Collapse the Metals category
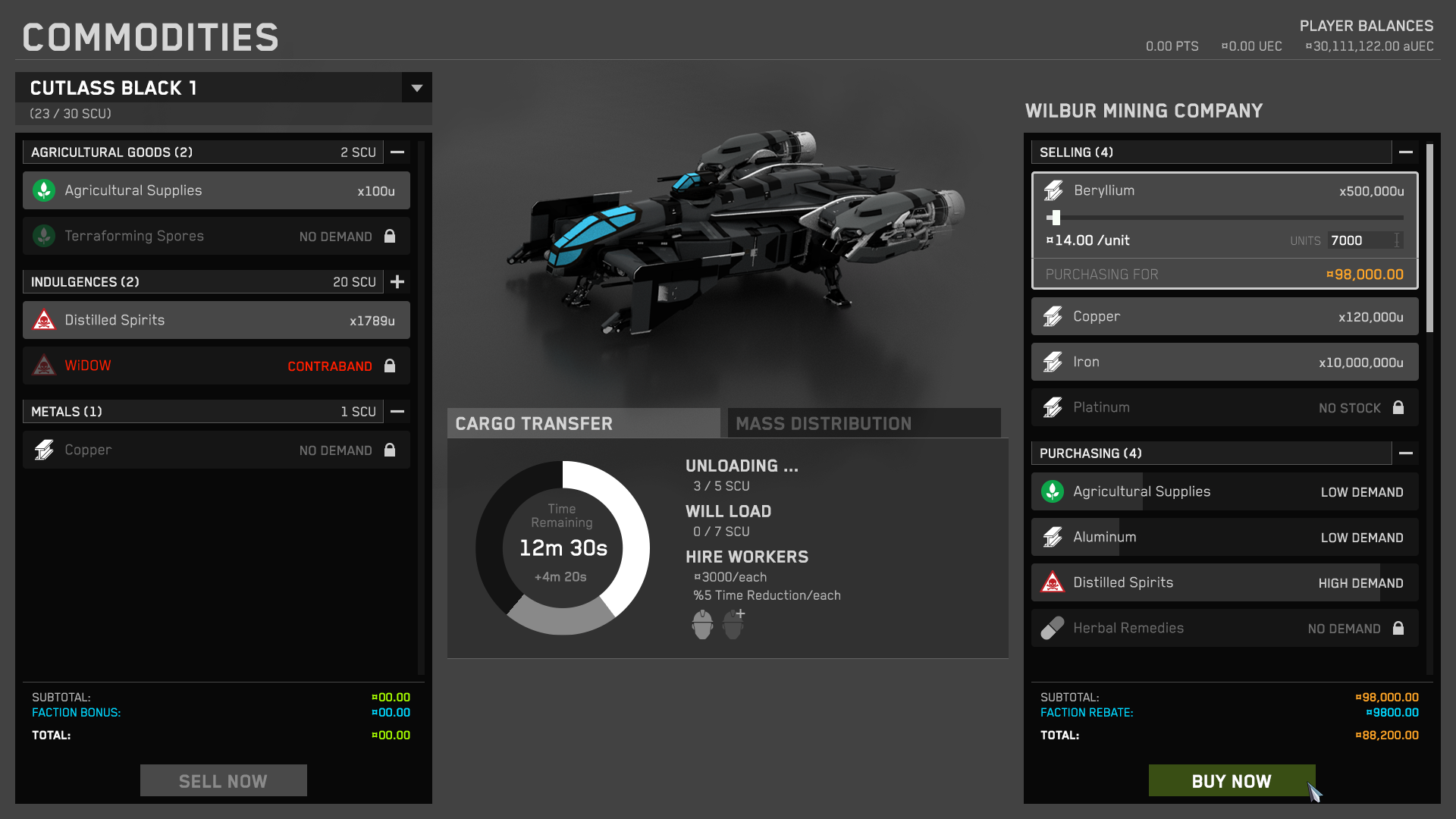The width and height of the screenshot is (1456, 819). (x=397, y=412)
